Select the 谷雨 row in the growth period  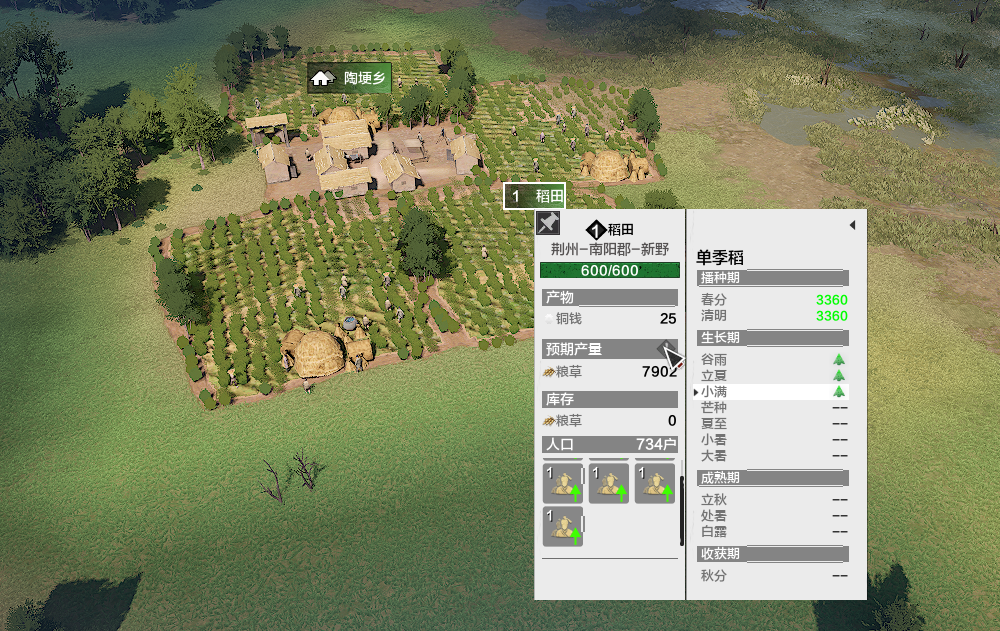point(772,359)
